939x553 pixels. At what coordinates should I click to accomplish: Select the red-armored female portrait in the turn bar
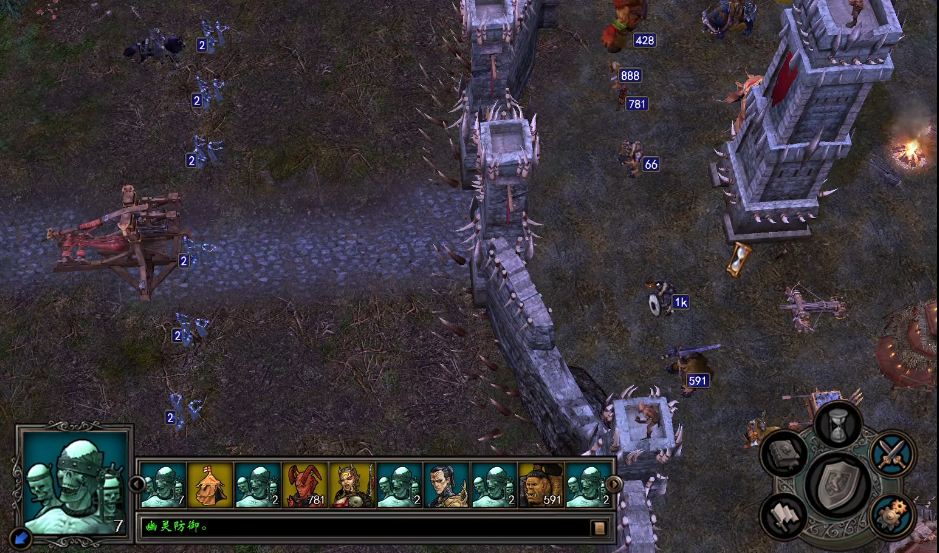pos(353,485)
